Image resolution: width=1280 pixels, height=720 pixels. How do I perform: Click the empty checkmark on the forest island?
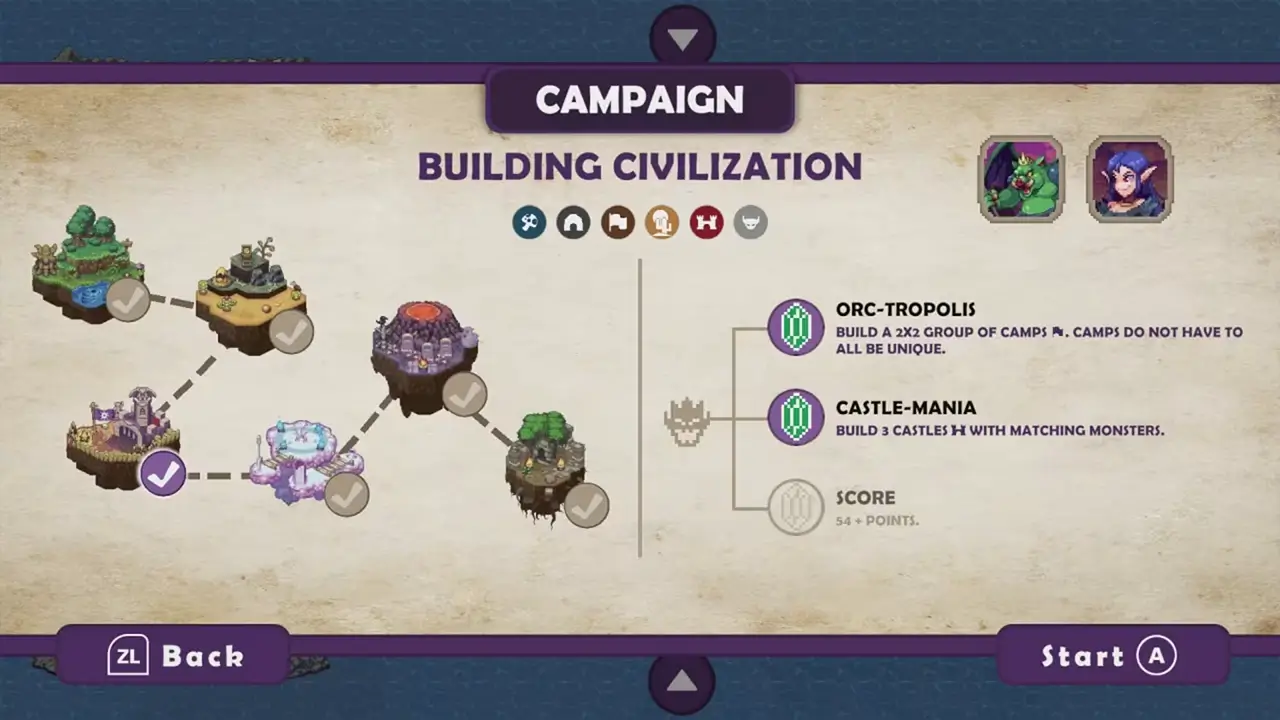[x=127, y=302]
